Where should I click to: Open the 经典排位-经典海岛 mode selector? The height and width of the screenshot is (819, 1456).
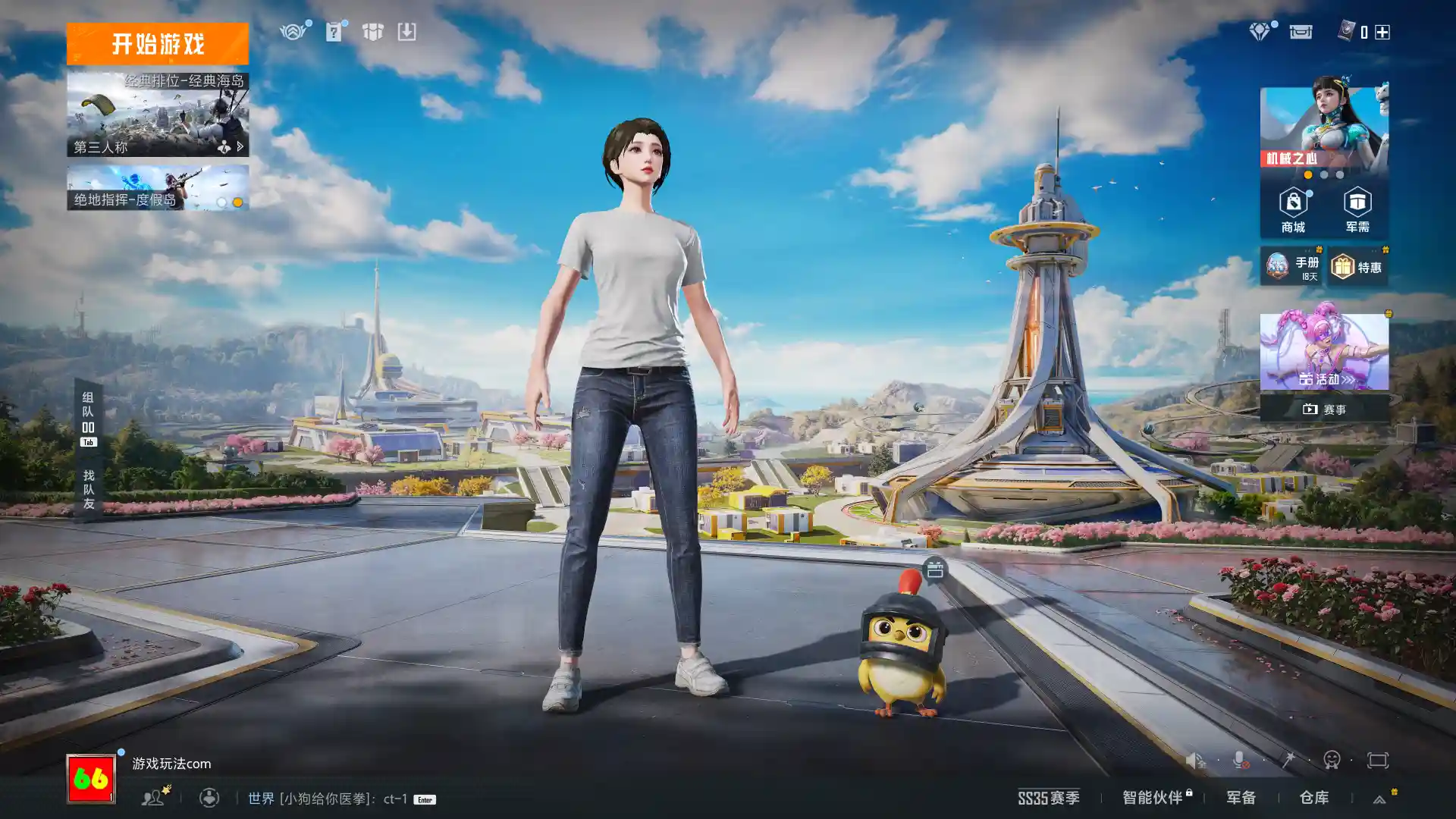[x=157, y=115]
